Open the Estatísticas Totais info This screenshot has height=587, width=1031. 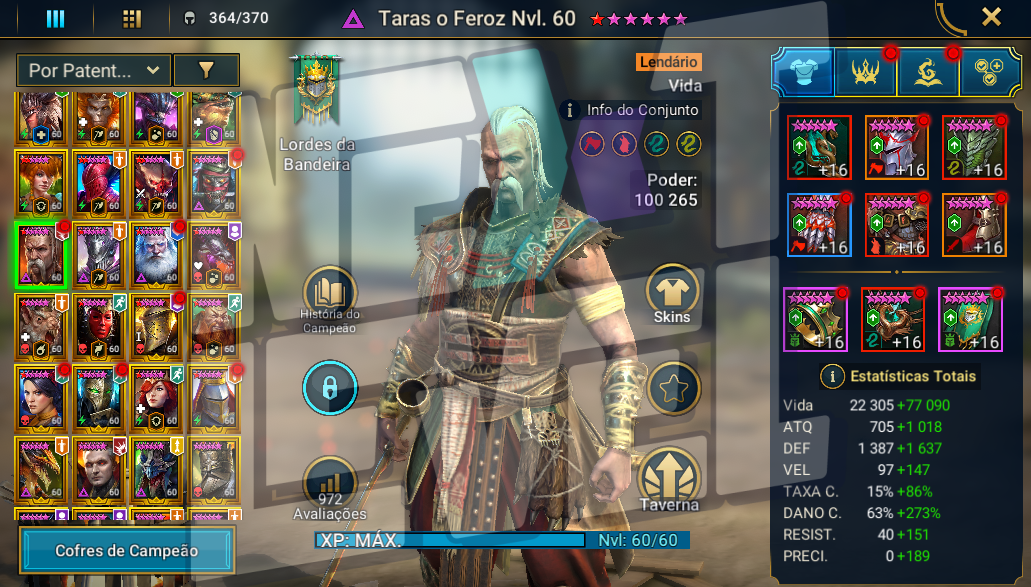pos(832,376)
